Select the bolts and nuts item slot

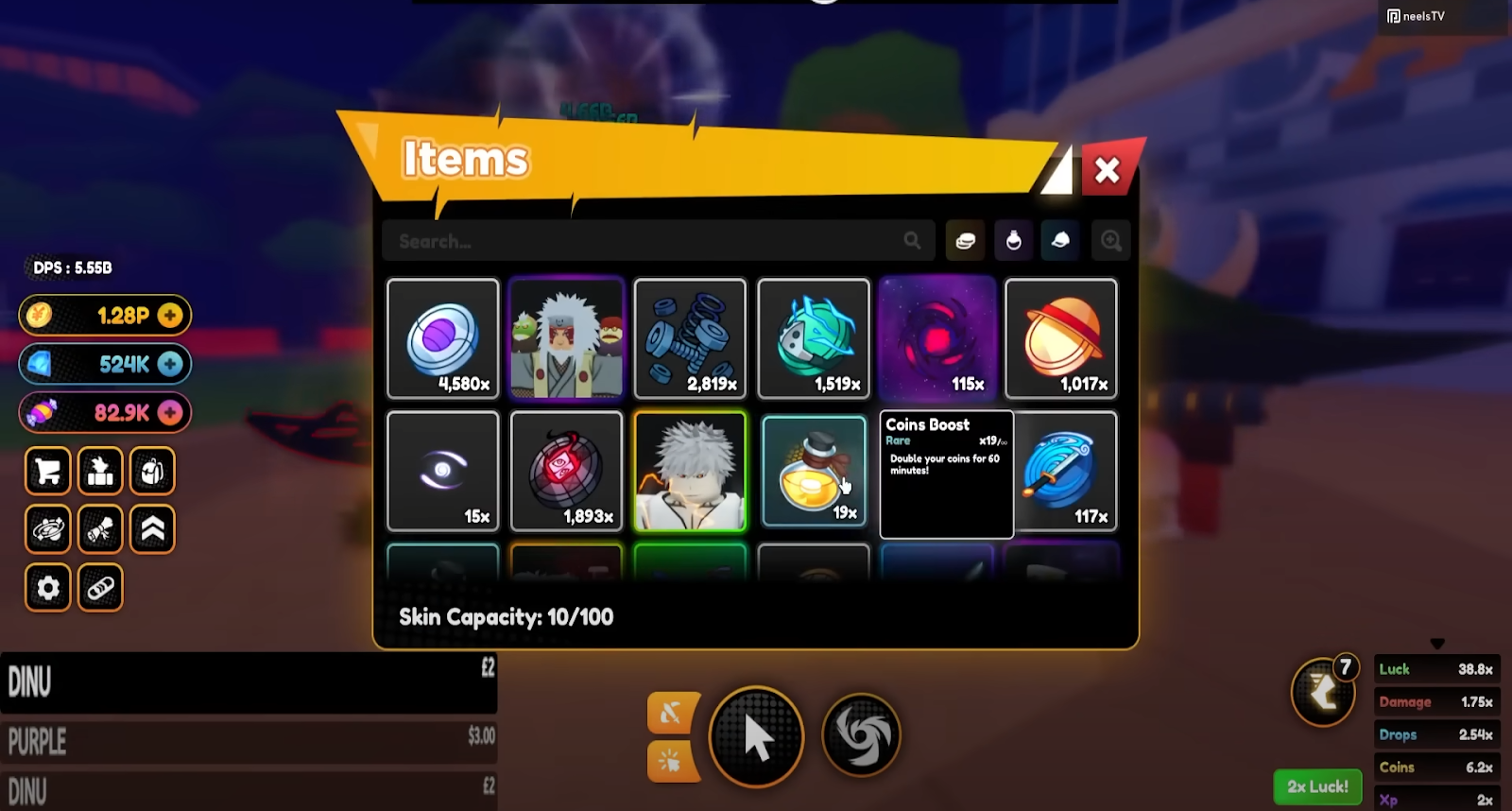click(x=690, y=338)
